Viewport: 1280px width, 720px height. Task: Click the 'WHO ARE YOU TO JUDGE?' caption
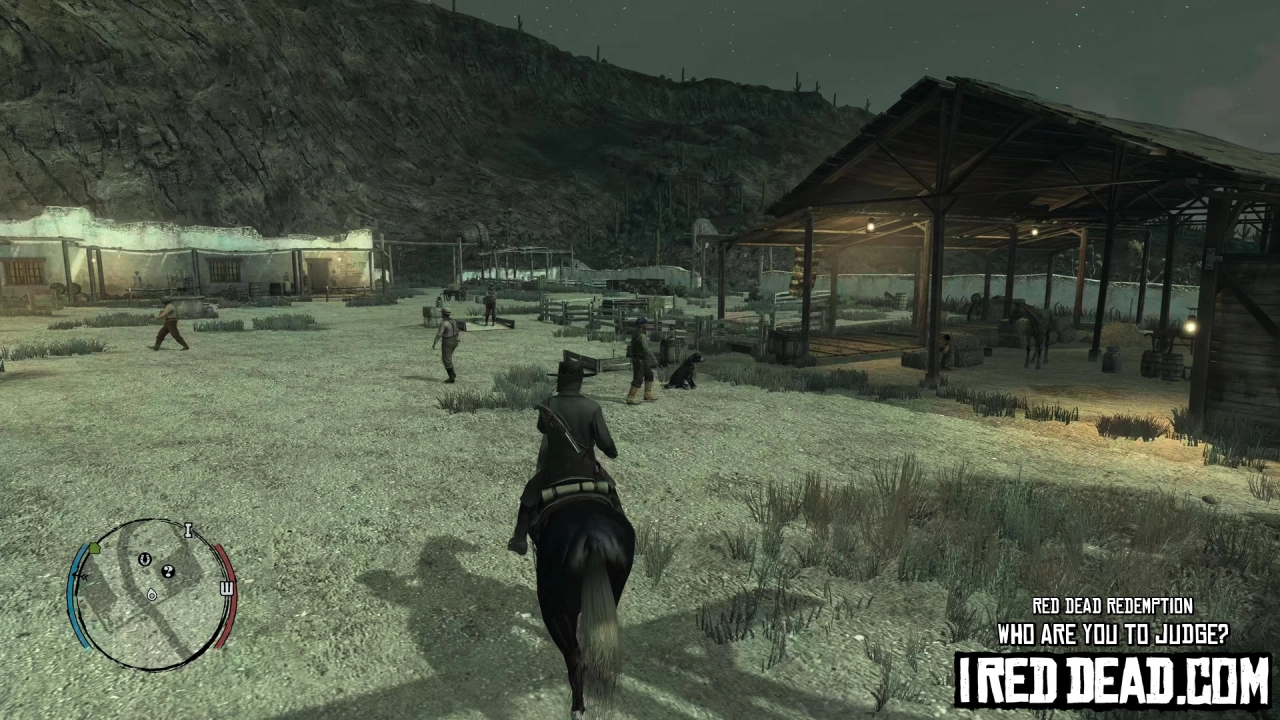tap(1110, 635)
